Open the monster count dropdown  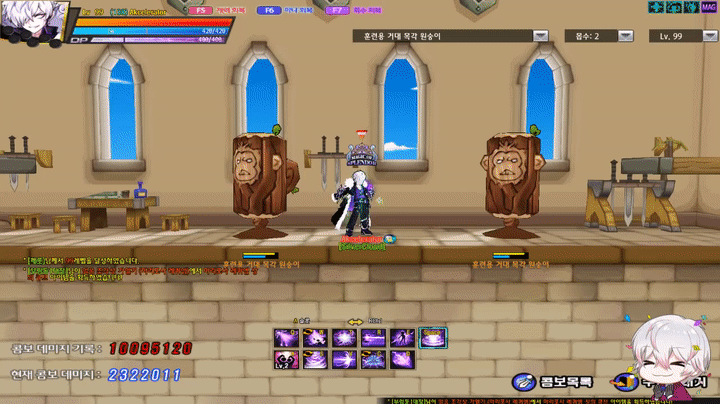pos(626,36)
